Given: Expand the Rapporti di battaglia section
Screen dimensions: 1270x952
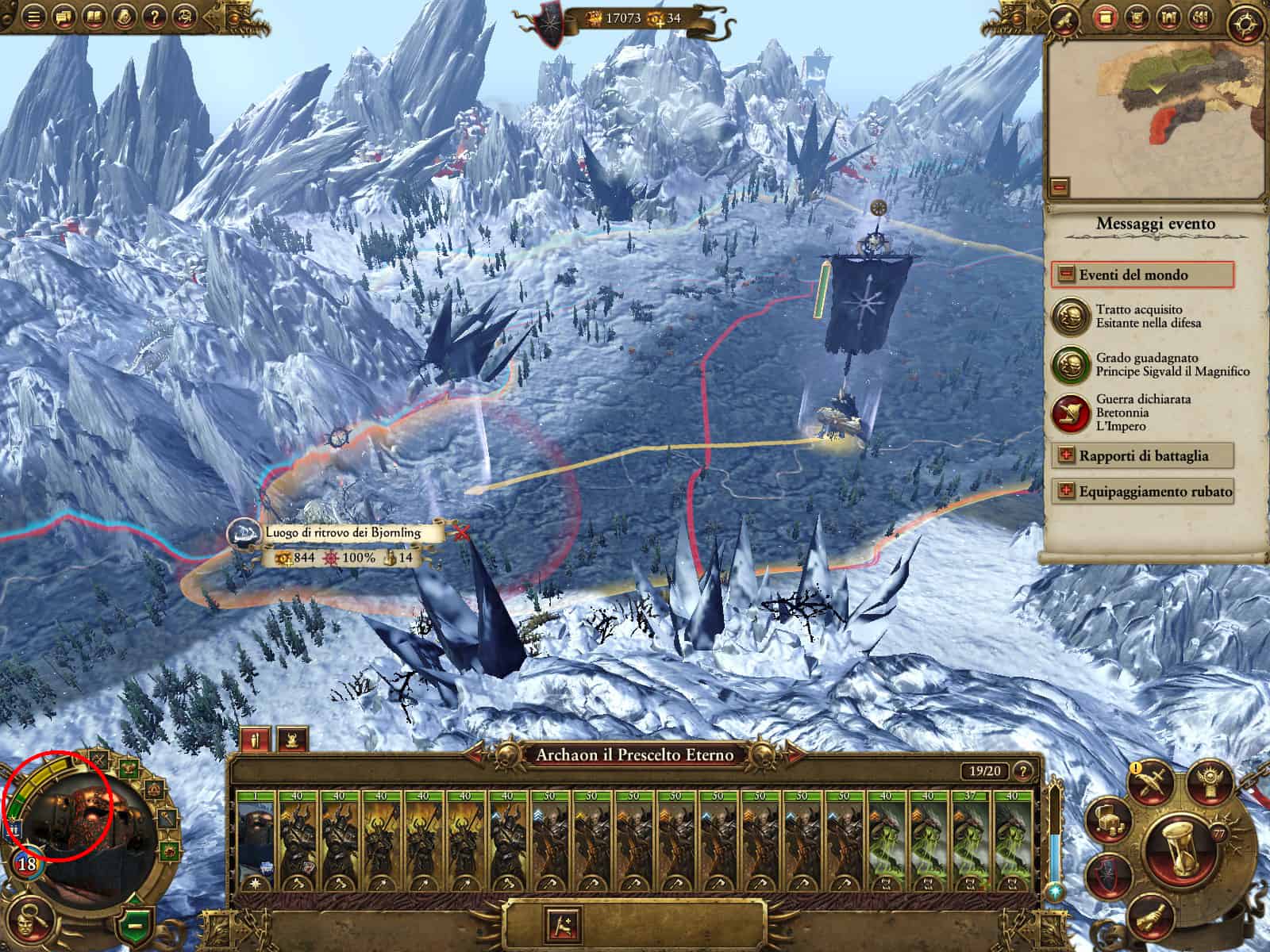Looking at the screenshot, I should [x=1065, y=455].
